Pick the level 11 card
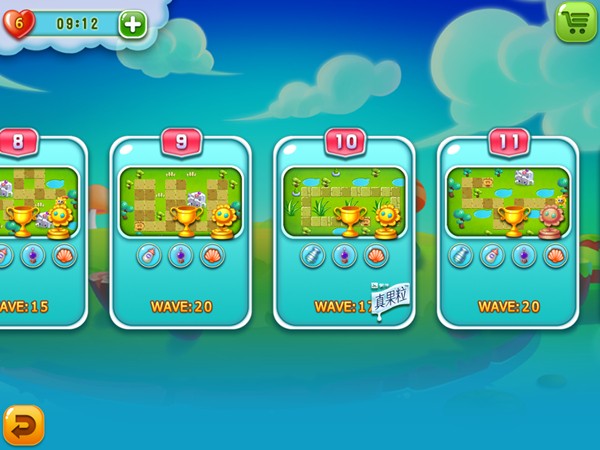The image size is (600, 450). [x=509, y=230]
